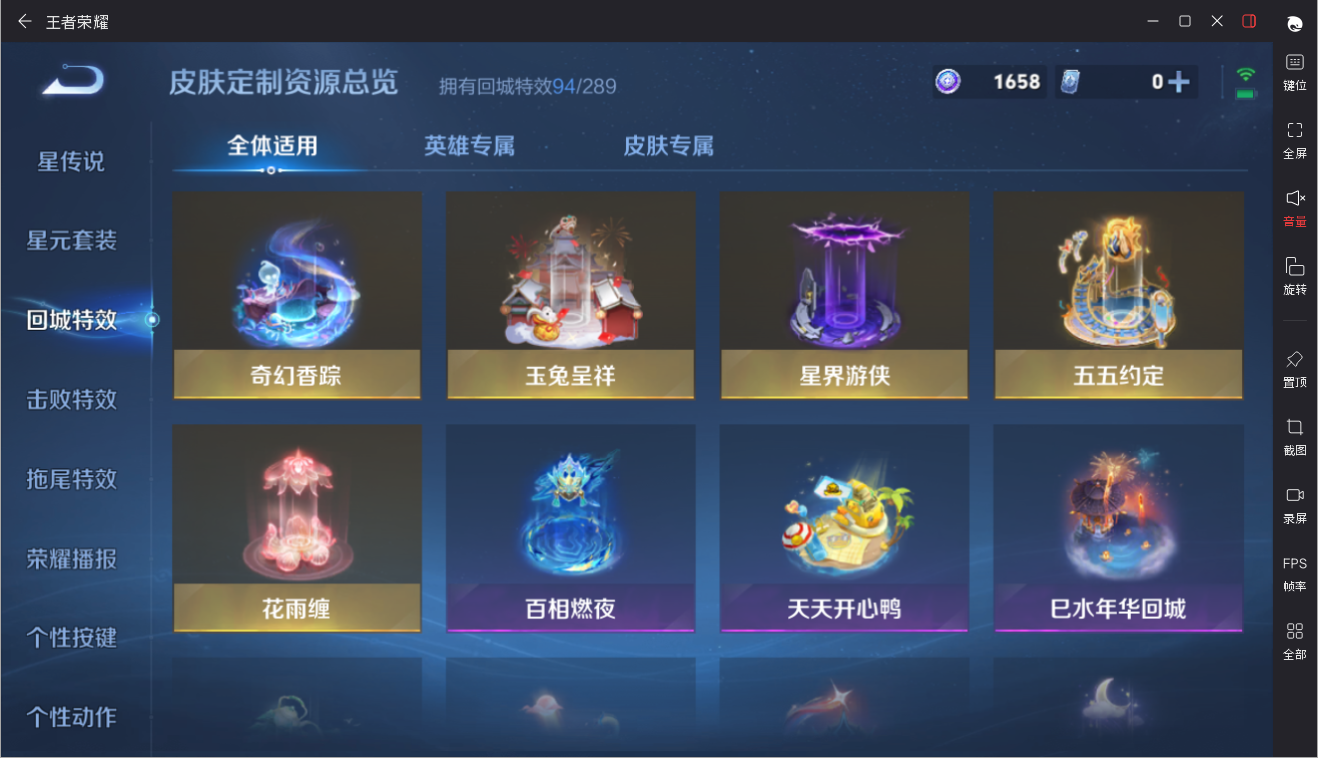The image size is (1318, 758).
Task: Open the 个性按键 section
Action: (71, 637)
